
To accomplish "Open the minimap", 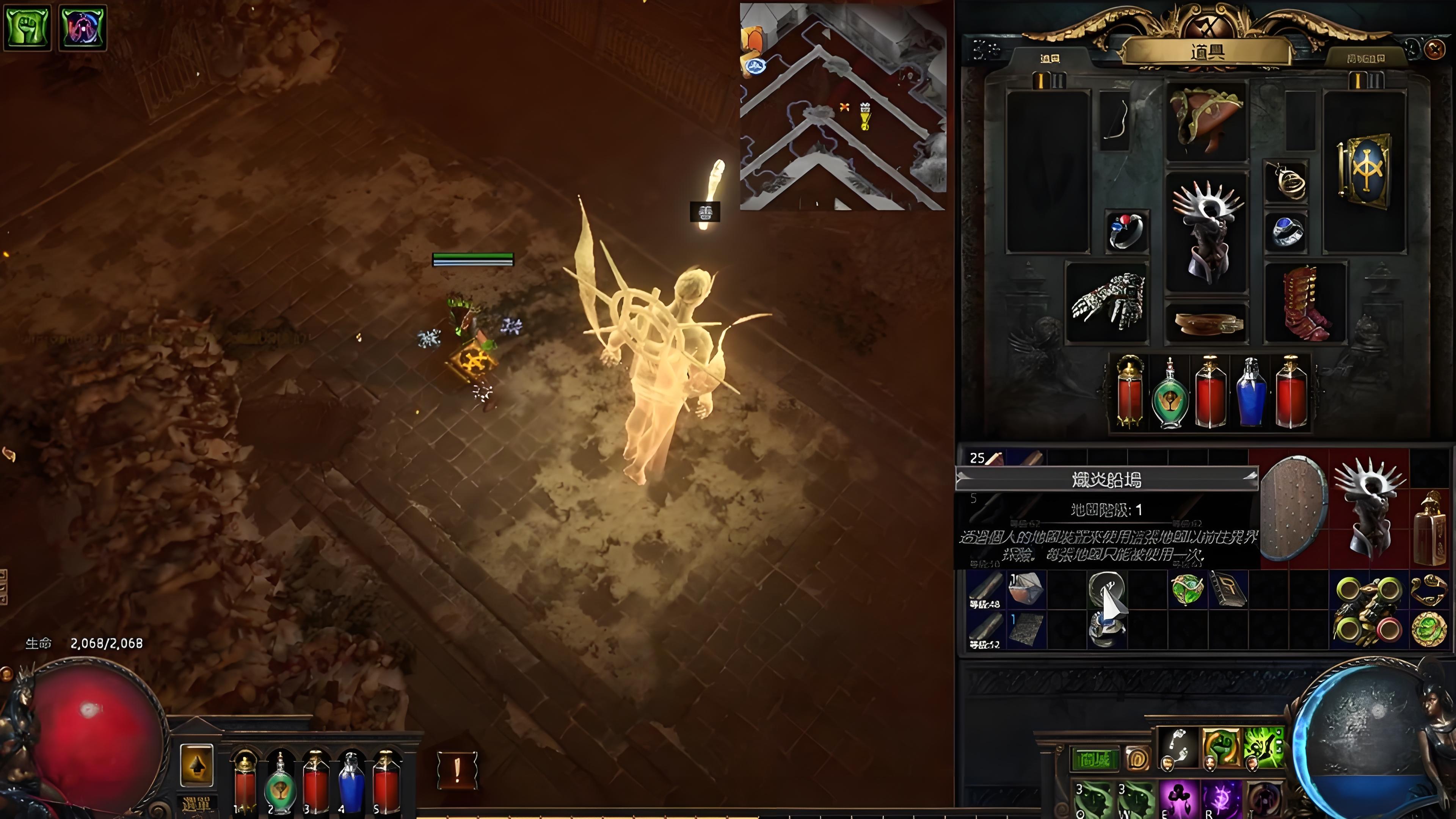I will coord(842,106).
